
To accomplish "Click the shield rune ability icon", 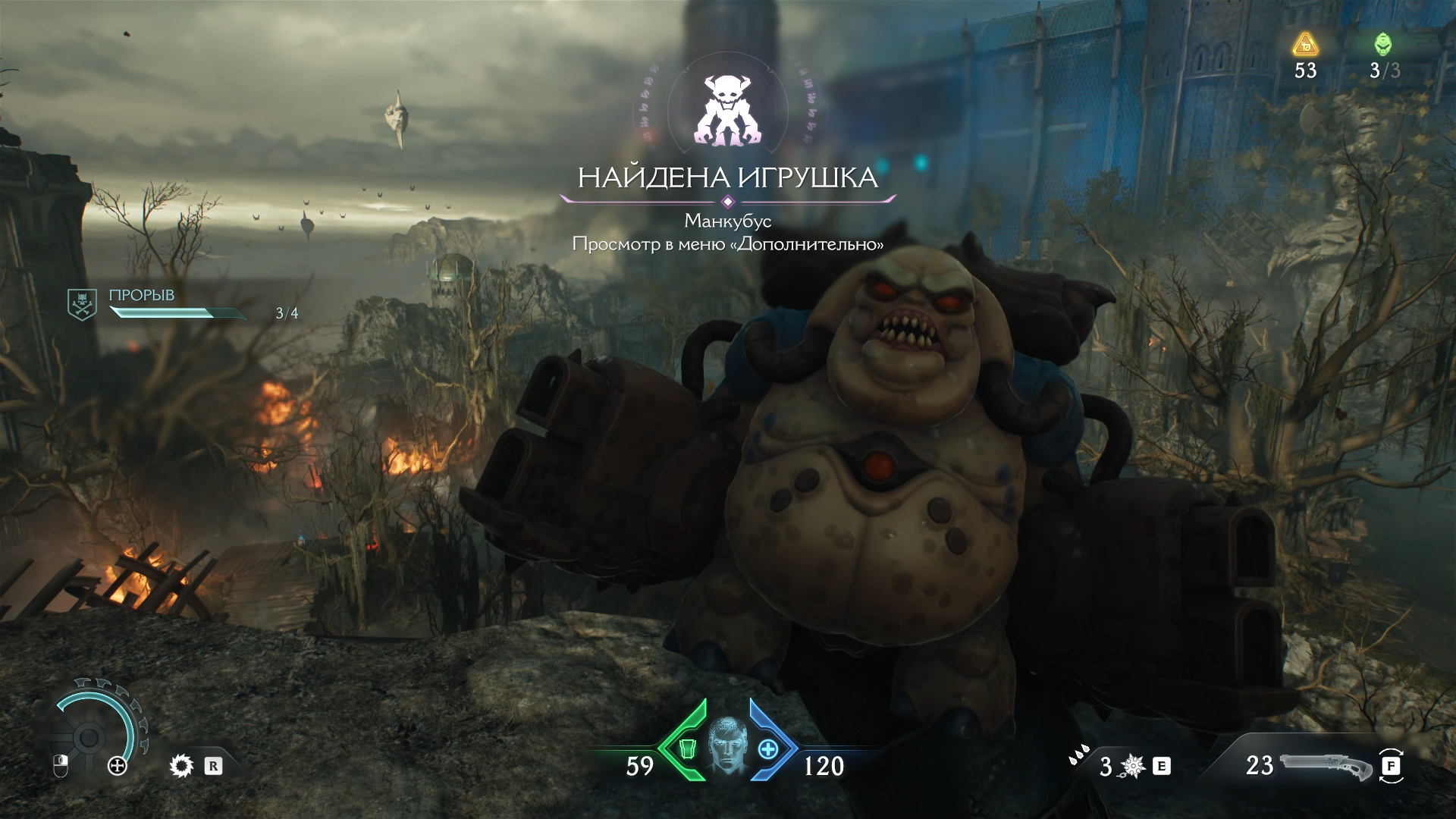I will (183, 766).
